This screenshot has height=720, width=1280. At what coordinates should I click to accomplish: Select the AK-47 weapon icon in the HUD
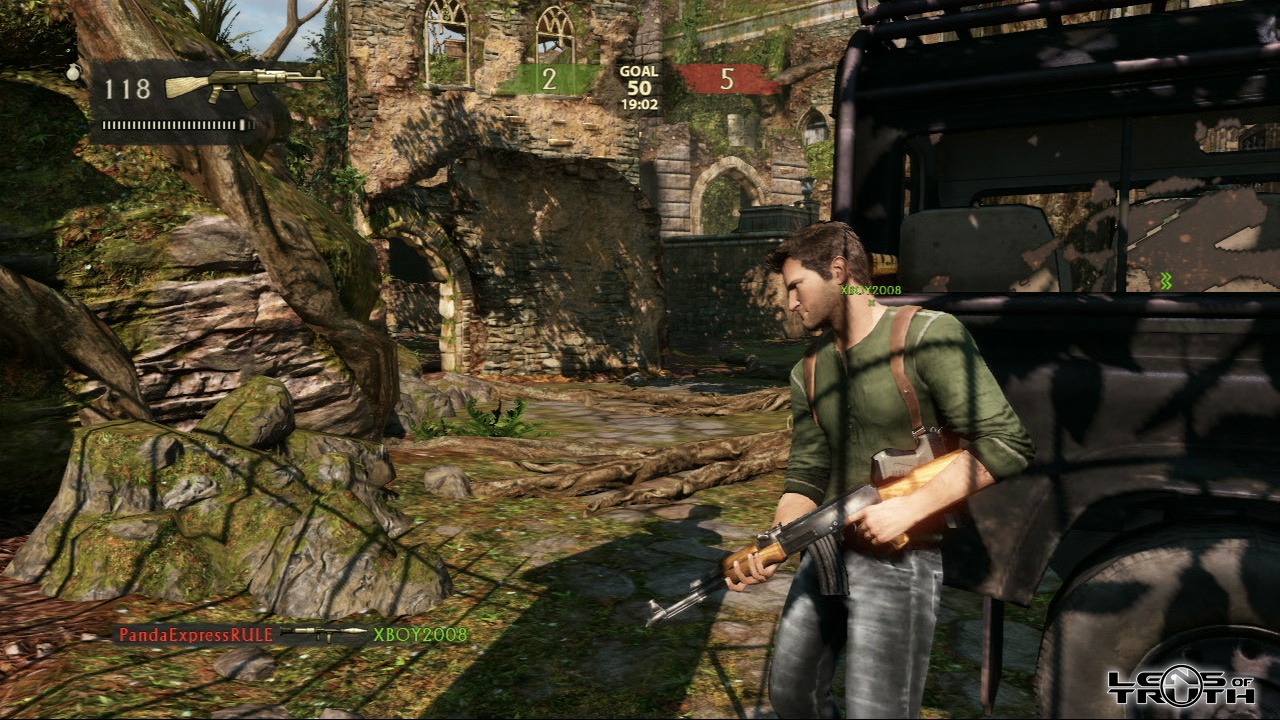coord(243,86)
